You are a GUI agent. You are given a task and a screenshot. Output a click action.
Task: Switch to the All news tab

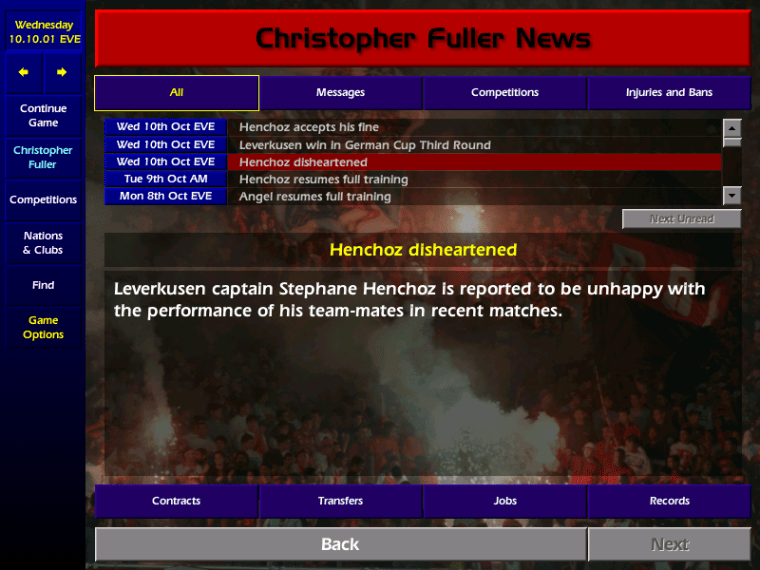point(177,93)
